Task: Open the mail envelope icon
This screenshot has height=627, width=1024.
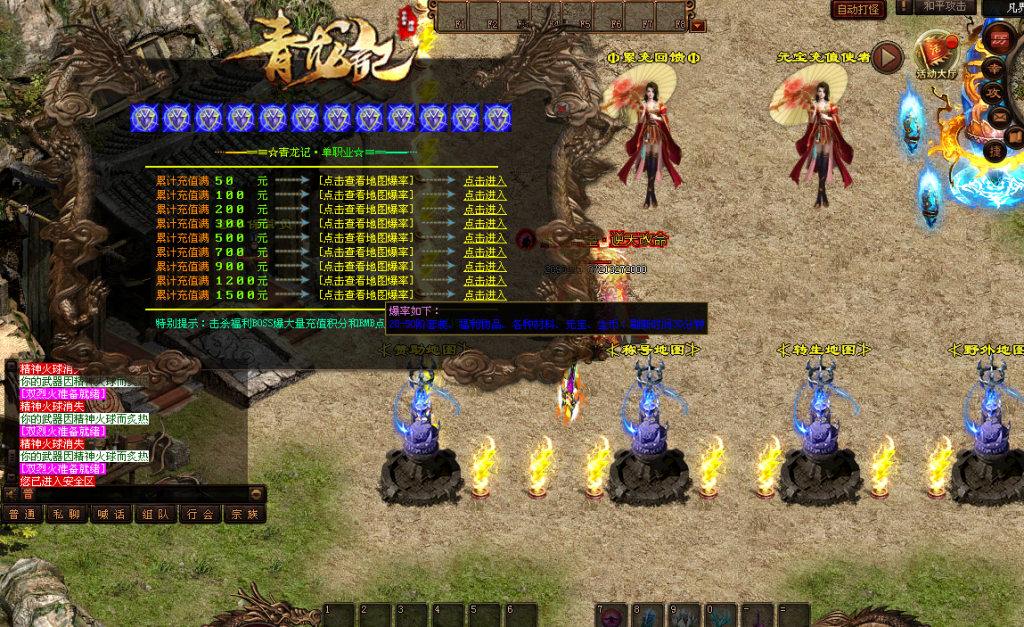Action: pyautogui.click(x=999, y=116)
